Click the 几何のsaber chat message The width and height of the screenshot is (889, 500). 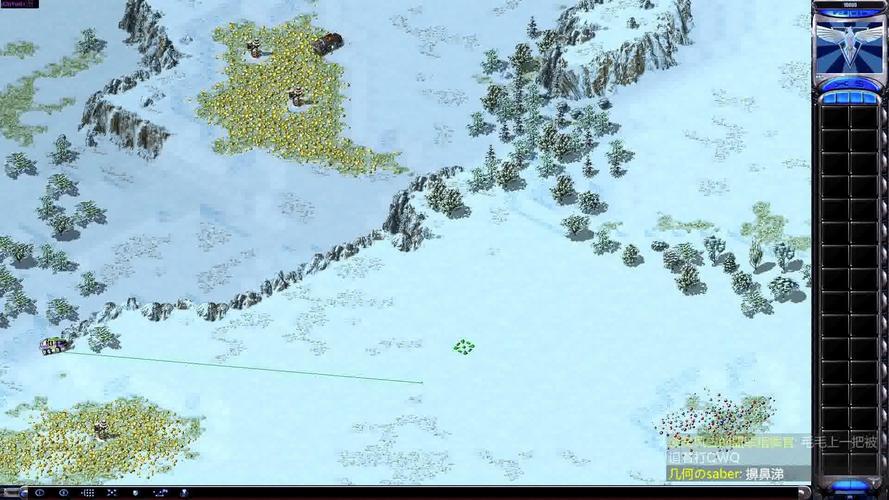(x=725, y=473)
